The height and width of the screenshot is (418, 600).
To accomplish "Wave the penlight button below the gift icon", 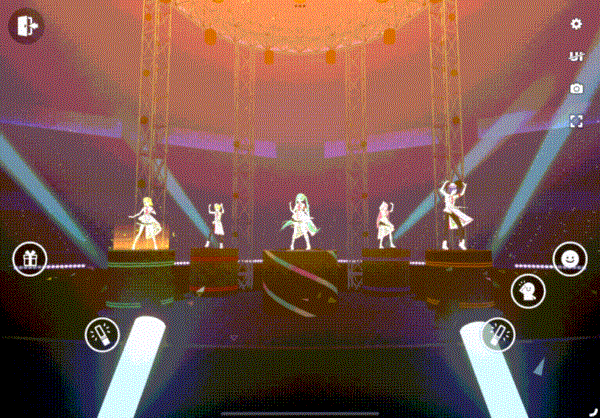I will (100, 333).
